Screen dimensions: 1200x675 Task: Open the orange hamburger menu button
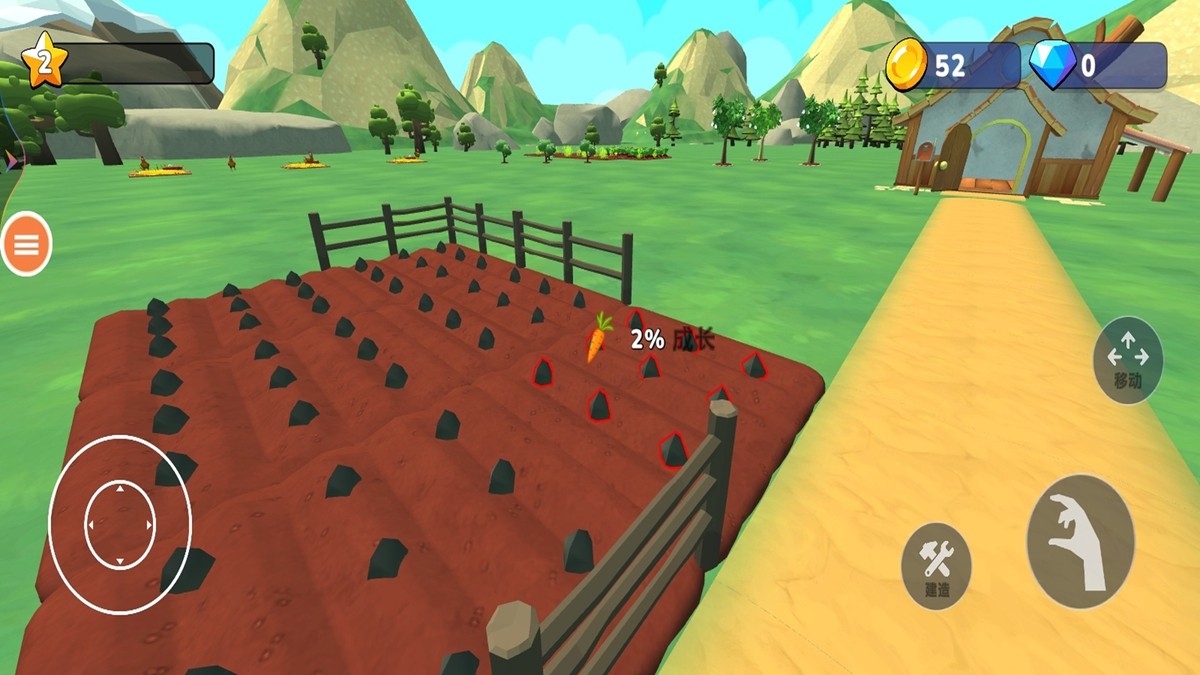(27, 244)
